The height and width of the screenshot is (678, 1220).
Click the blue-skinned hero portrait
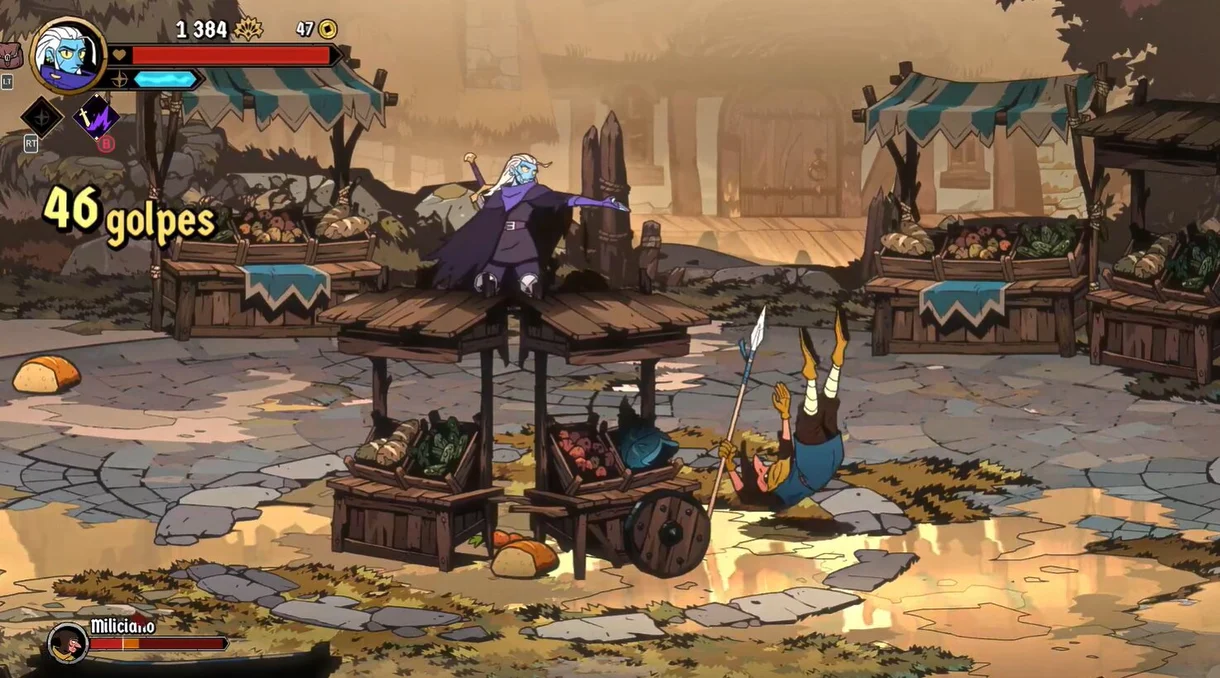(x=68, y=56)
